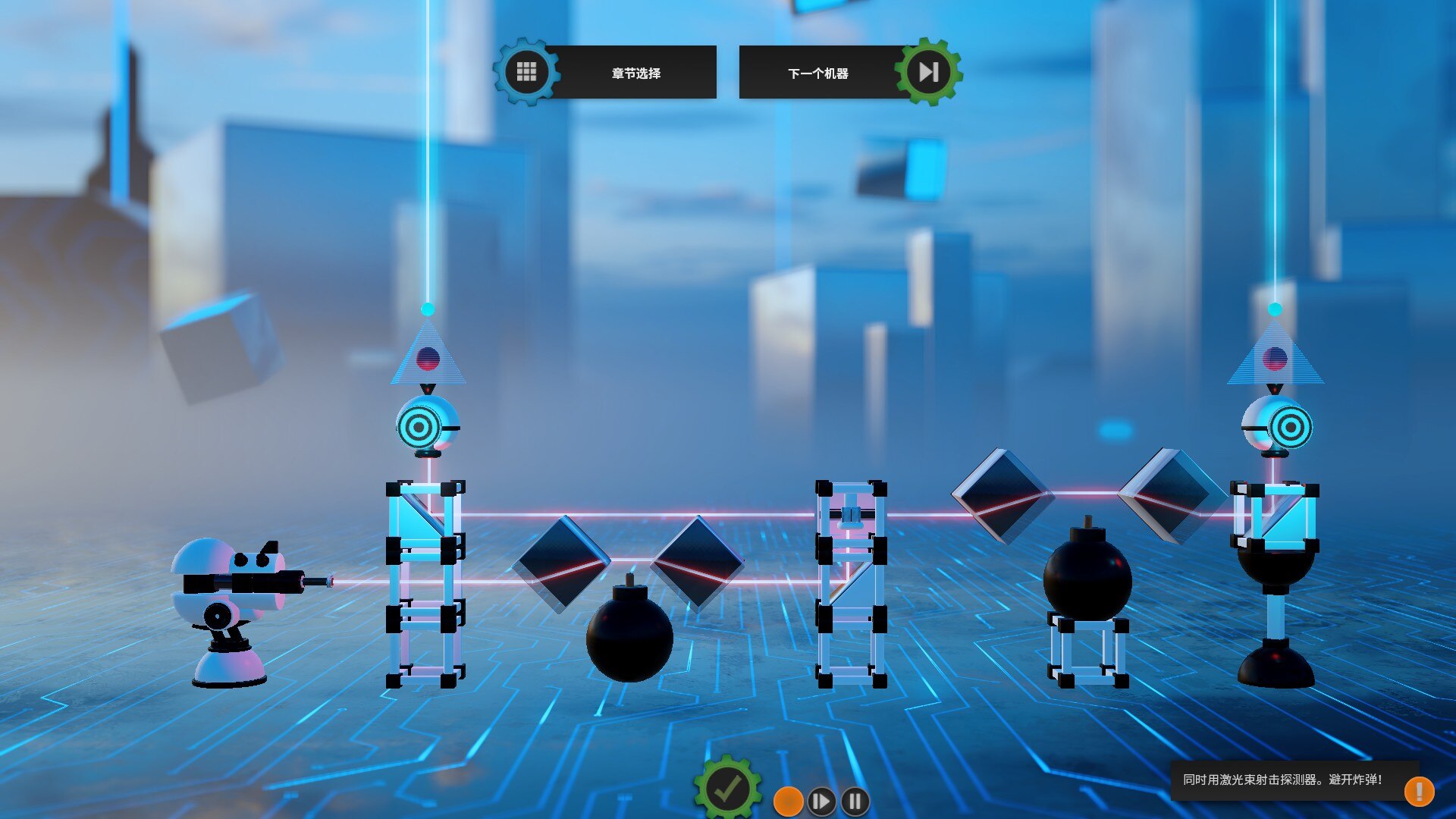Open the chapter selection screen via 章节选择

tap(637, 74)
